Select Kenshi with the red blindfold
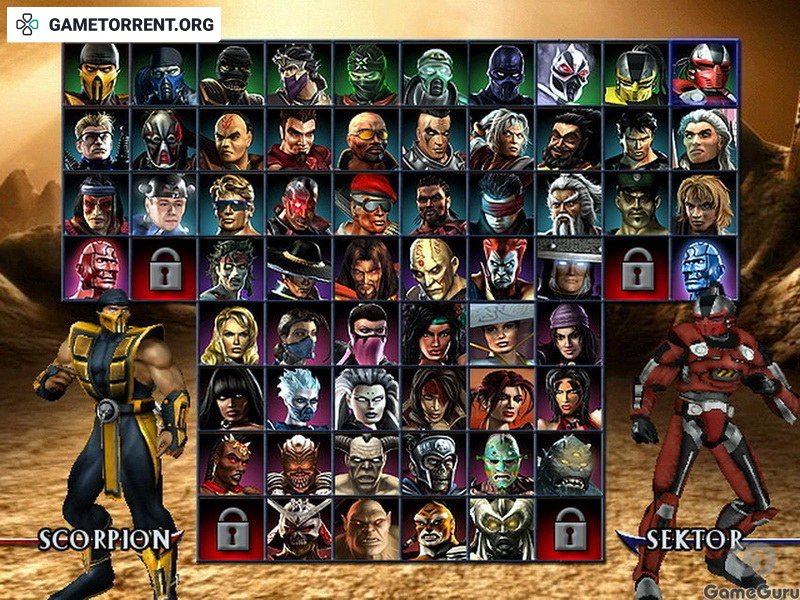This screenshot has width=800, height=600. 501,203
